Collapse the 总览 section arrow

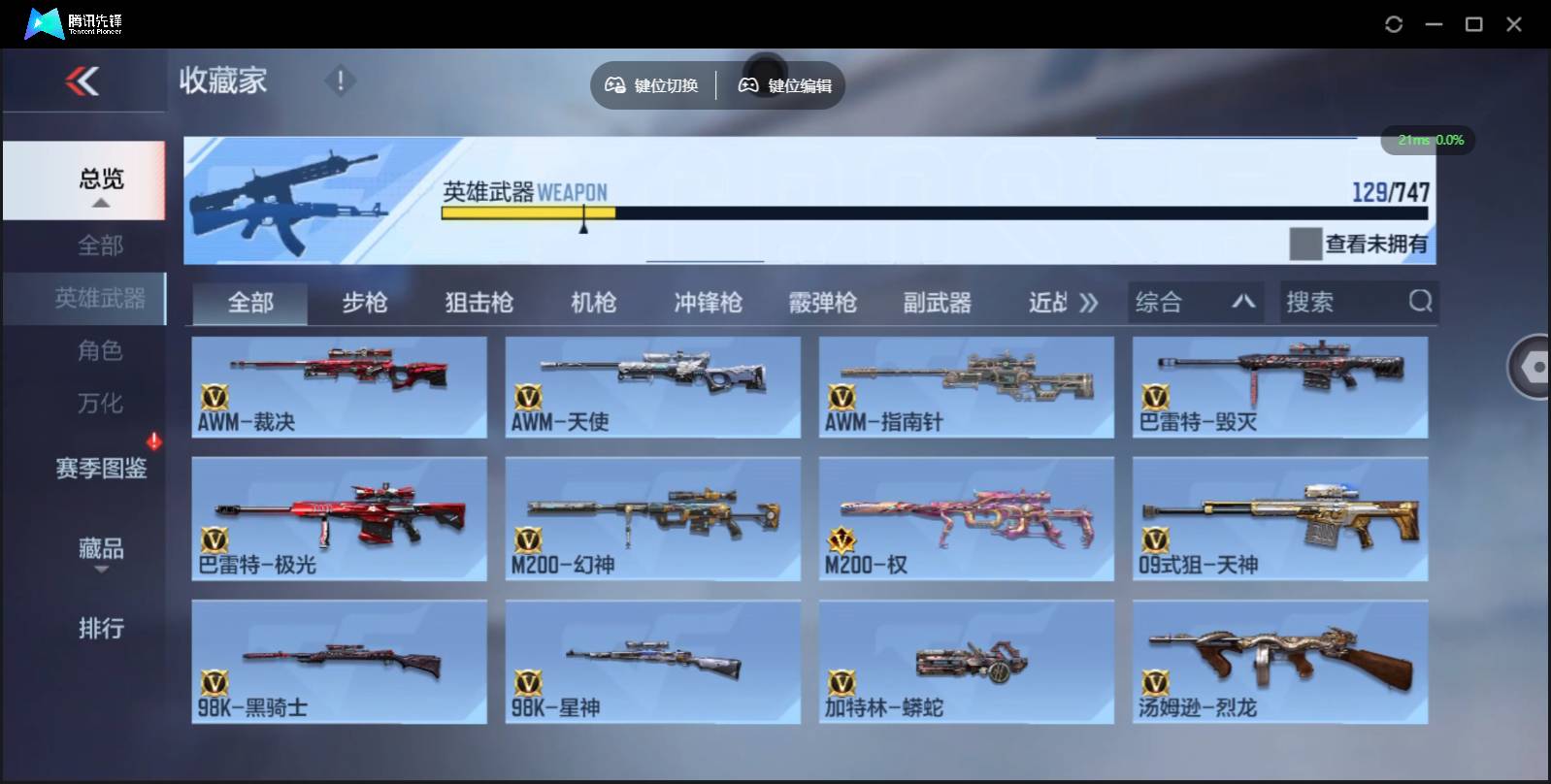pos(100,205)
